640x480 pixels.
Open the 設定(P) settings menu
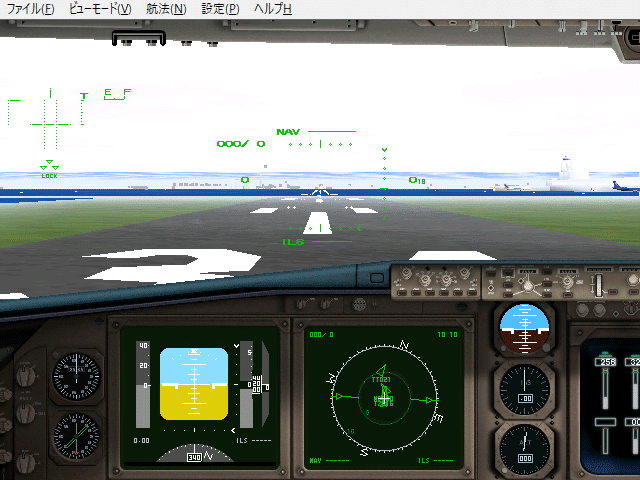tap(220, 9)
